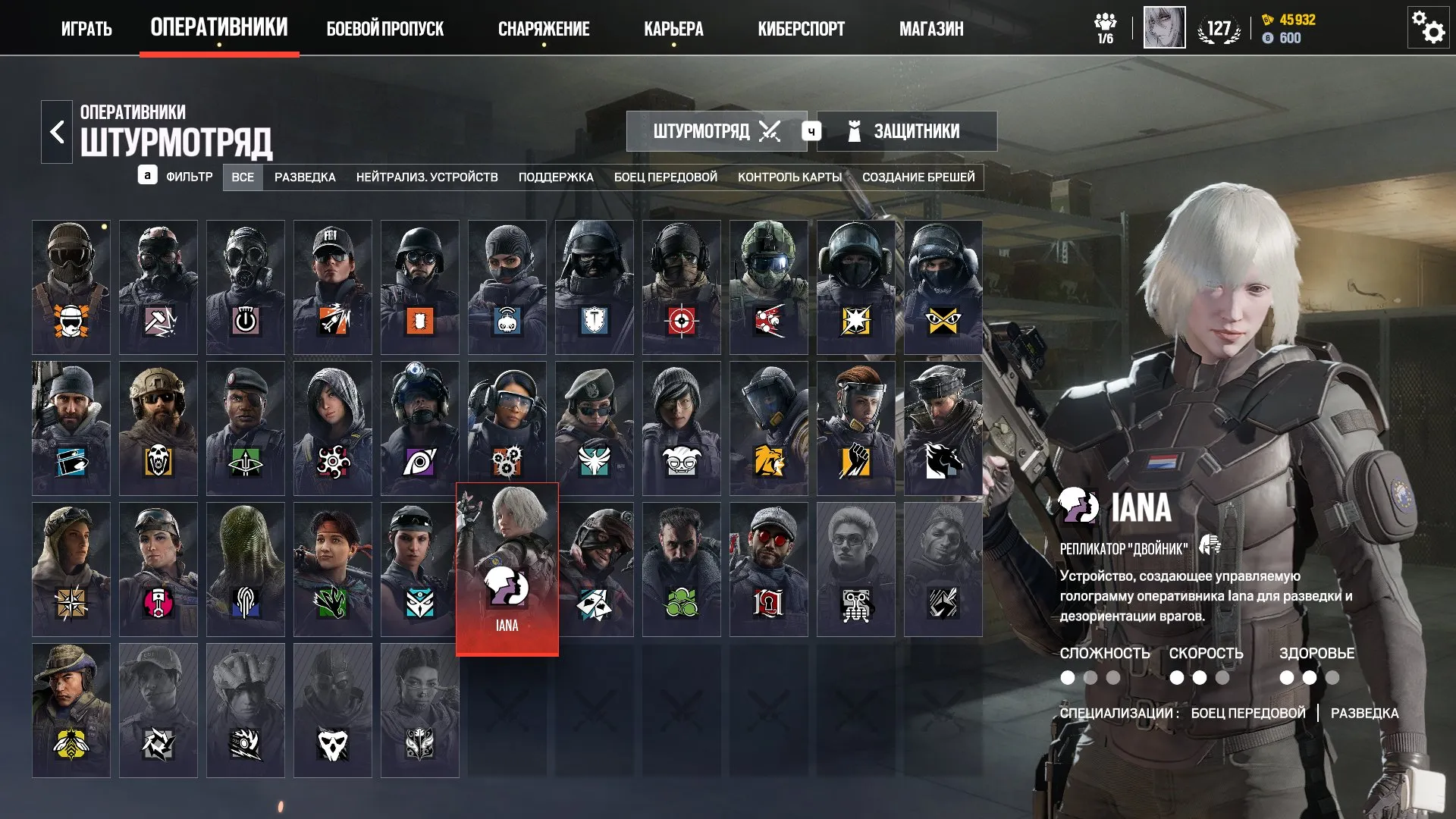1456x819 pixels.
Task: Open the КАРЬЕРА menu item
Action: 673,29
